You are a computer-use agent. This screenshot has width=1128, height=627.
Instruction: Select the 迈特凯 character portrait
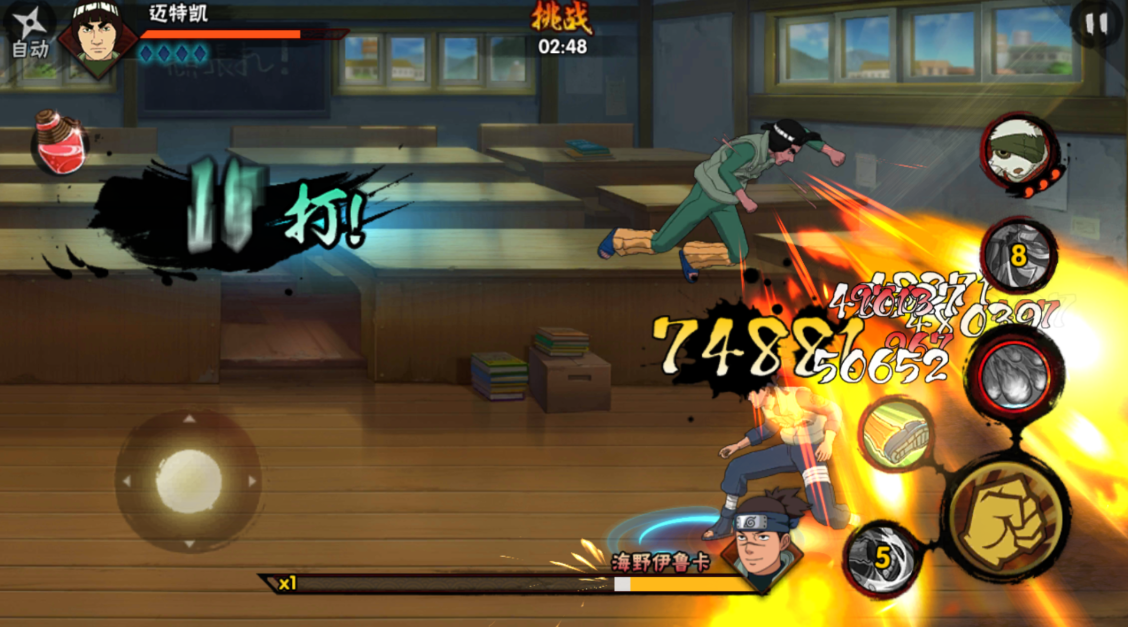[96, 35]
